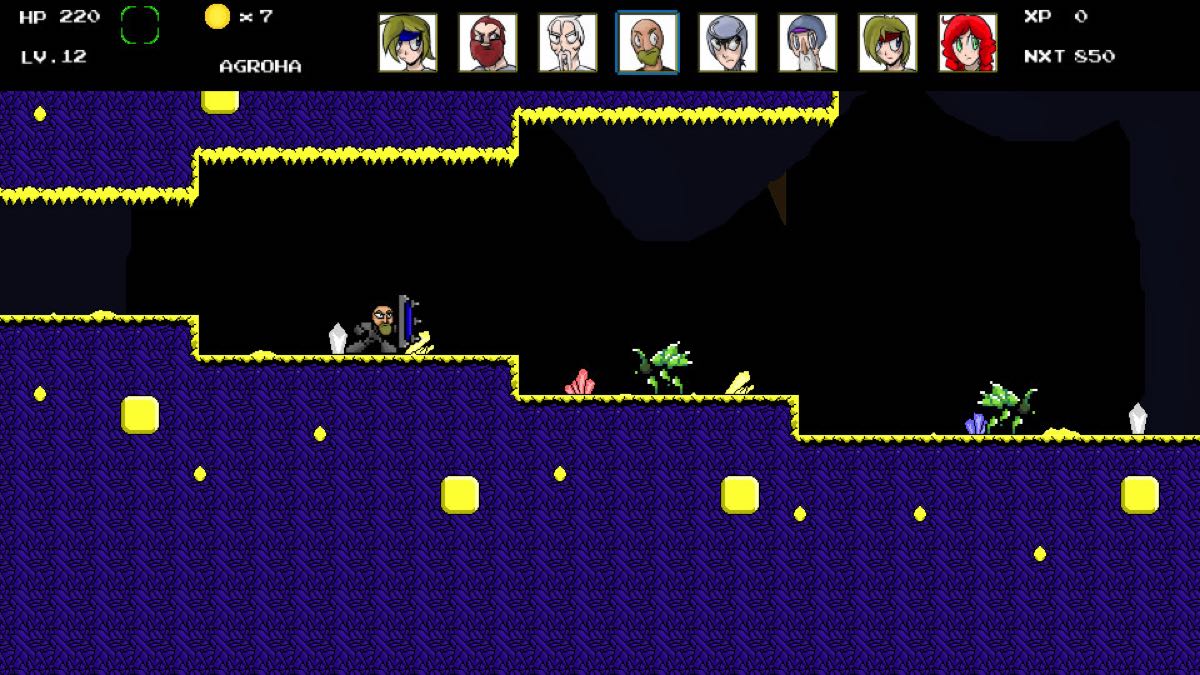This screenshot has height=675, width=1200.
Task: Choose the white-haired old man portrait
Action: pyautogui.click(x=568, y=43)
